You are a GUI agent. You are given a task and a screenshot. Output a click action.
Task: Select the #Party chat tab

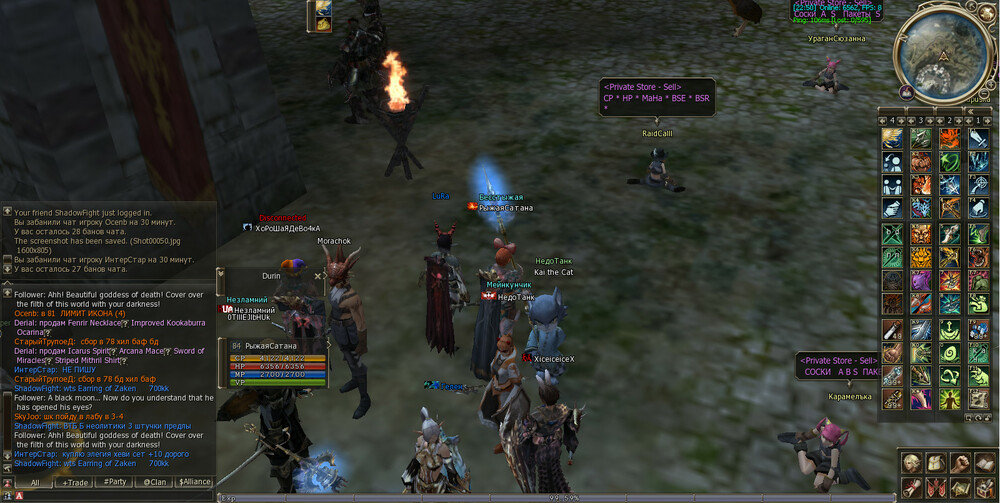[x=115, y=482]
